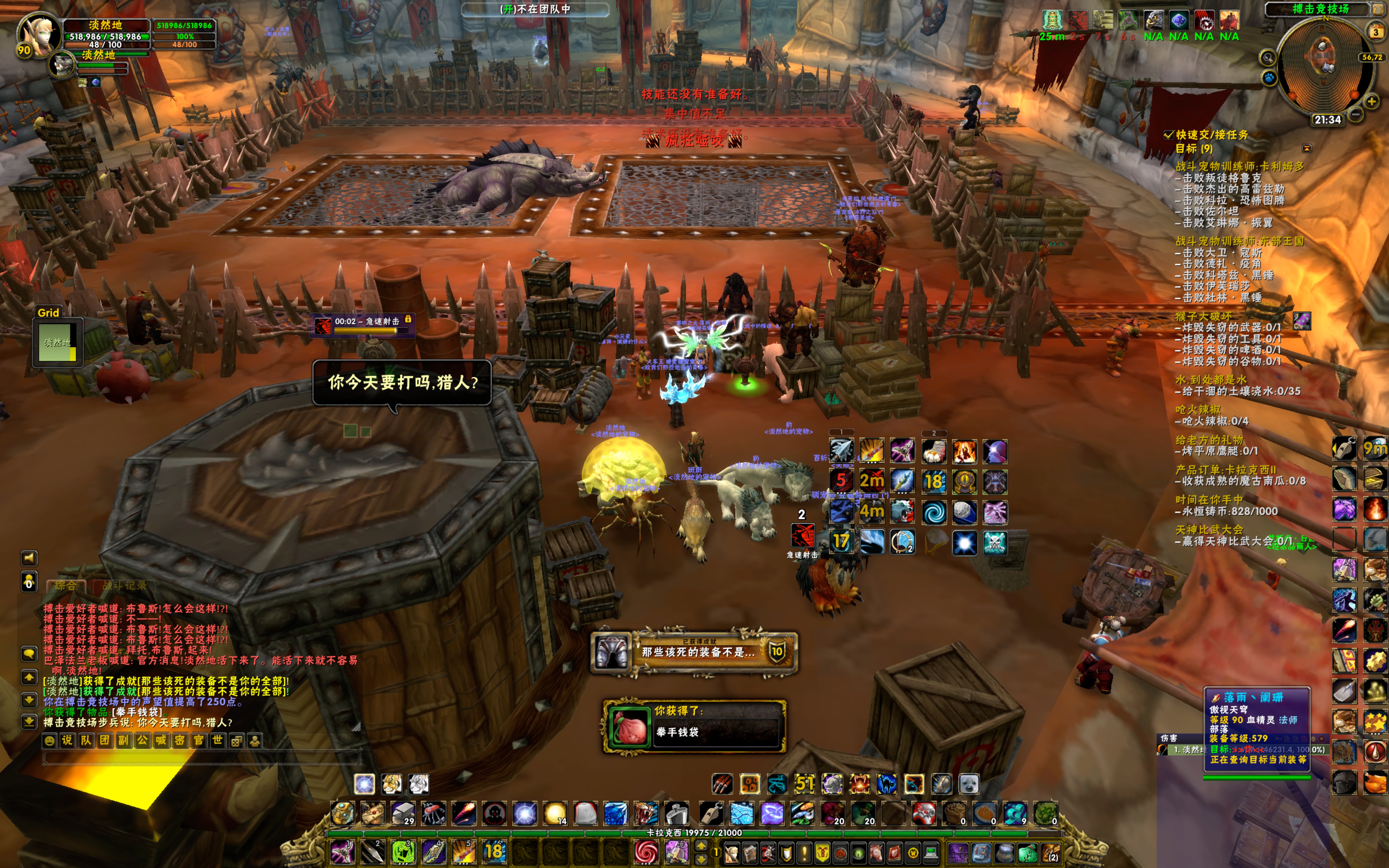This screenshot has width=1389, height=868.
Task: Select the 综合 chat tab
Action: (x=66, y=585)
